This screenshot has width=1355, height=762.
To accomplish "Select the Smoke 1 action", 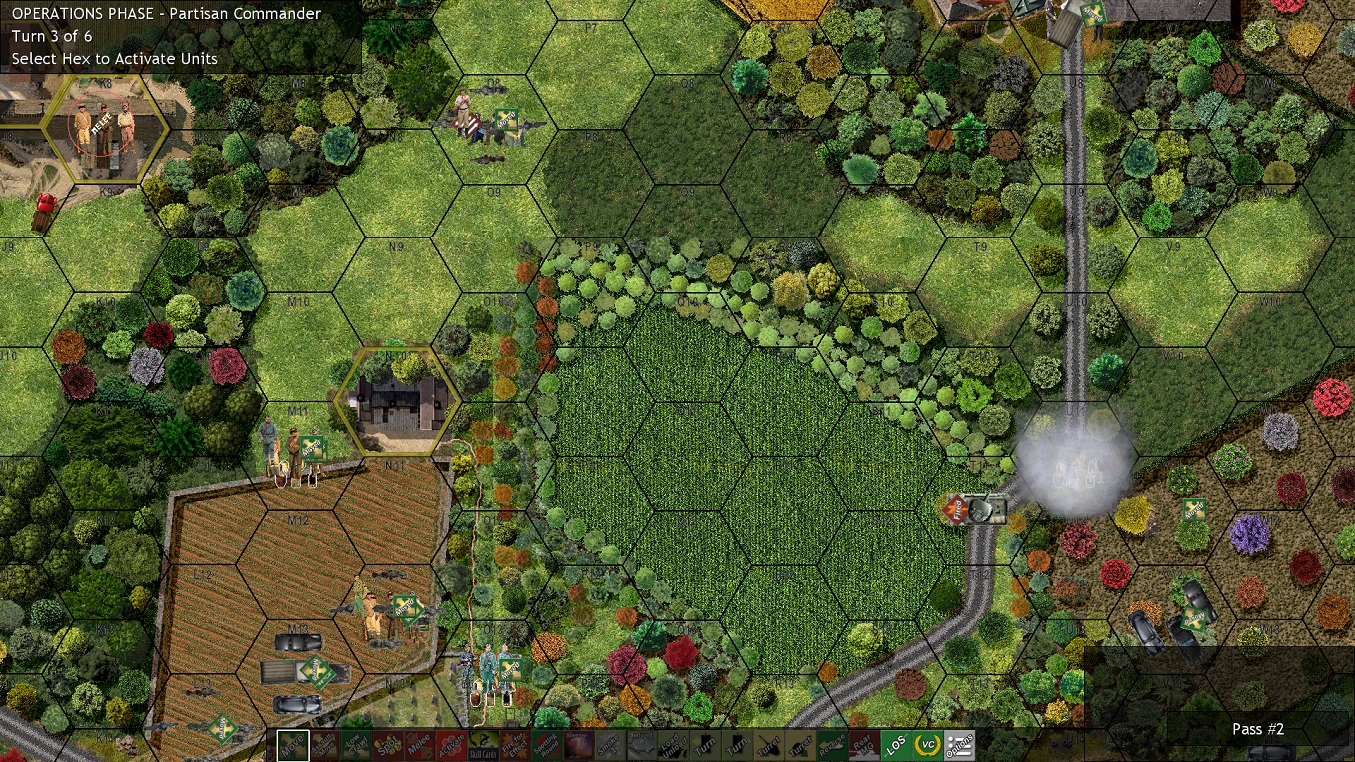I will (x=607, y=746).
